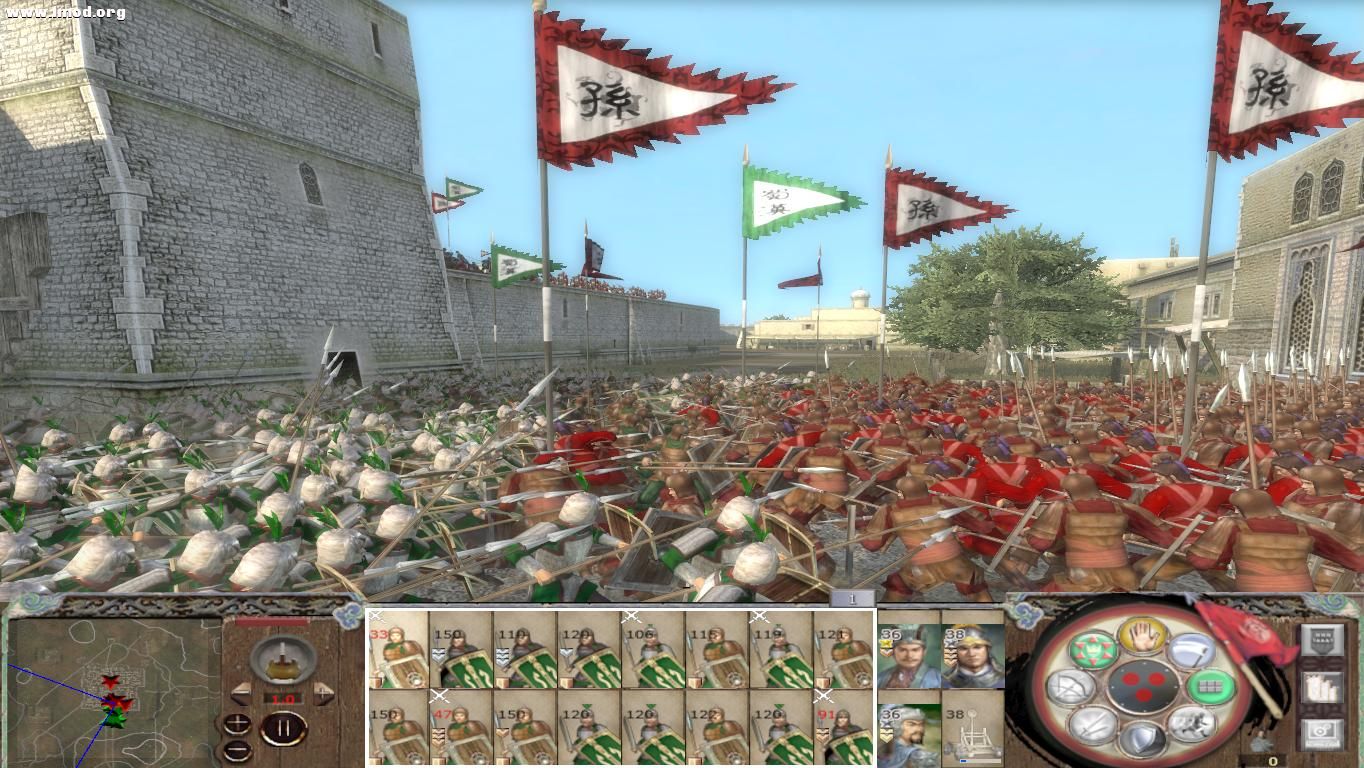
Task: Decrease game speed with the left arrow
Action: [240, 694]
